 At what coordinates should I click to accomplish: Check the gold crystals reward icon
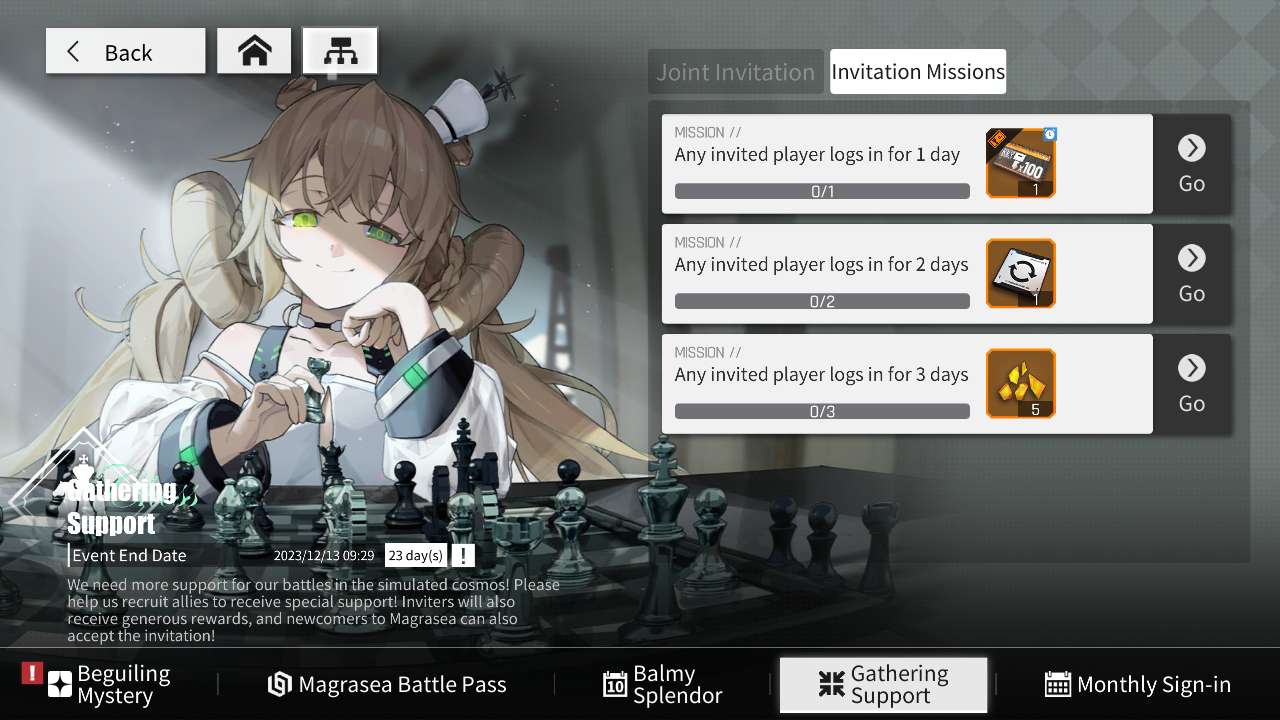click(1020, 384)
